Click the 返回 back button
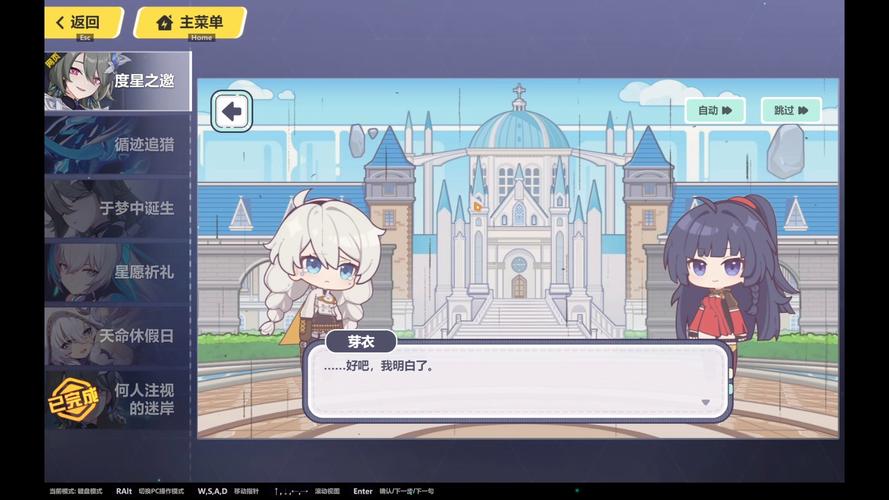The width and height of the screenshot is (889, 500). coord(83,22)
